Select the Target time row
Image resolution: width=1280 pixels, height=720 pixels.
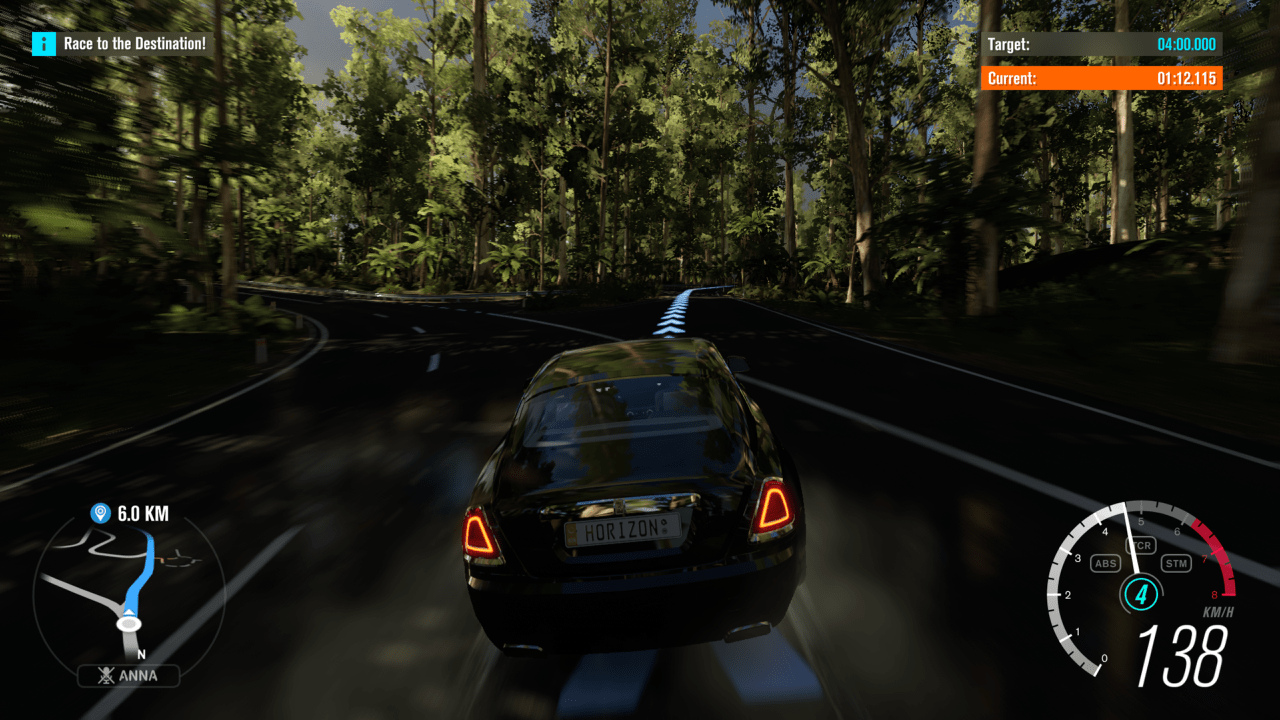pyautogui.click(x=1100, y=44)
